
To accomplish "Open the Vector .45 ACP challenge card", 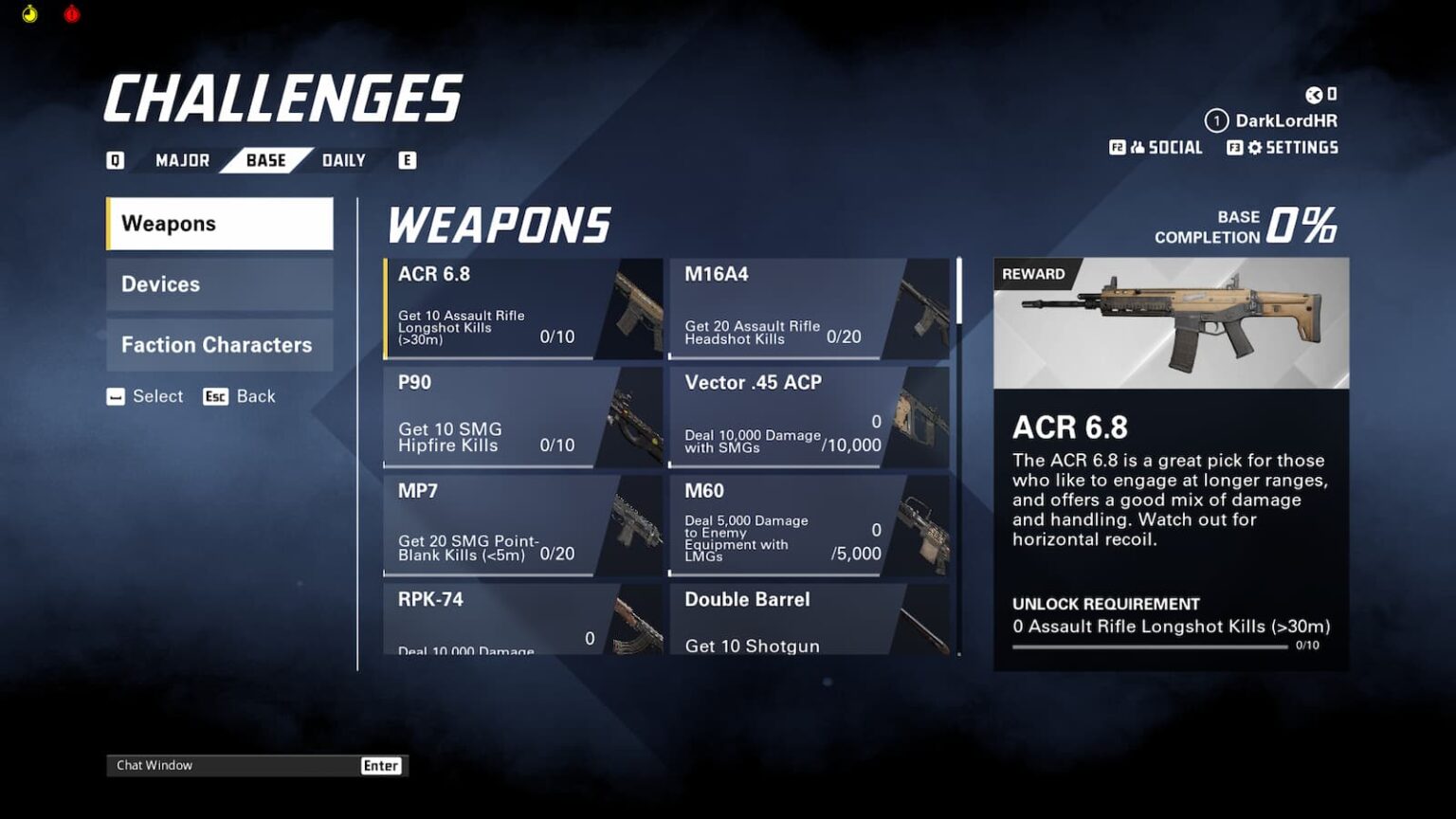I will 810,417.
